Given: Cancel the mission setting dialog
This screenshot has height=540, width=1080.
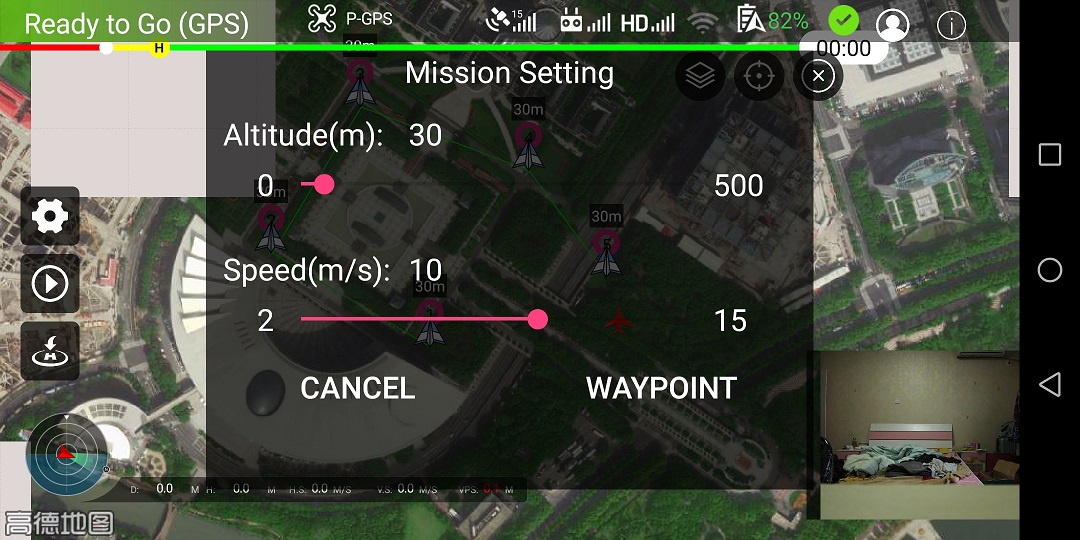Looking at the screenshot, I should (x=357, y=388).
